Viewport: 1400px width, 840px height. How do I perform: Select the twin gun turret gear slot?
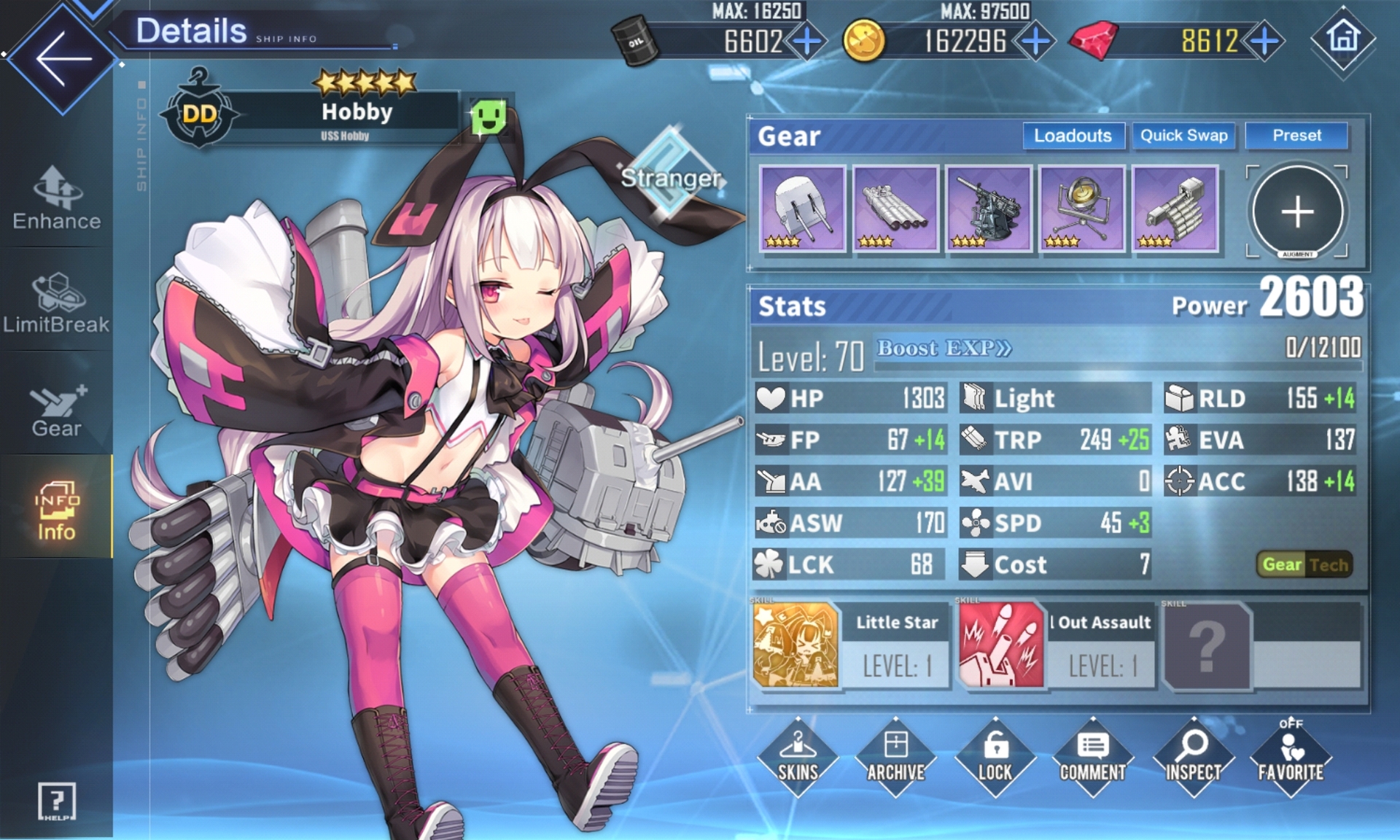pyautogui.click(x=802, y=209)
